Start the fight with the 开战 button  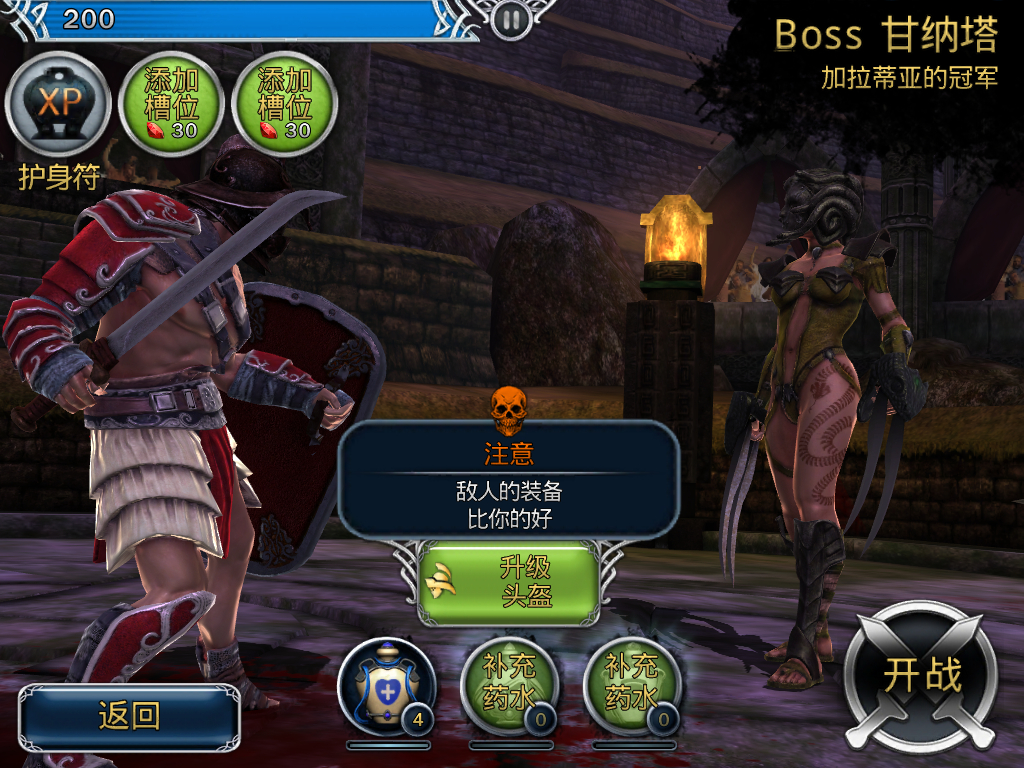point(920,676)
